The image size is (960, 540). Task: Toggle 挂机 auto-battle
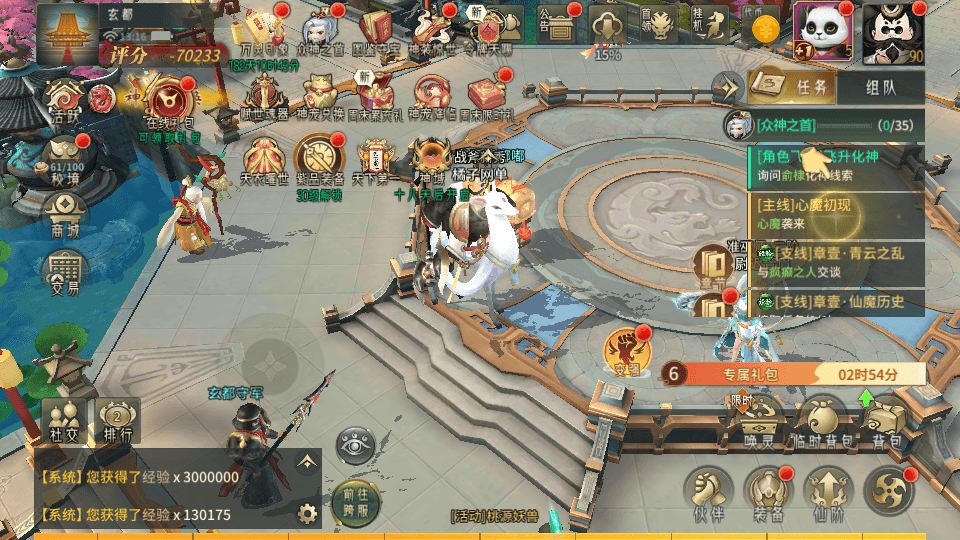(710, 24)
